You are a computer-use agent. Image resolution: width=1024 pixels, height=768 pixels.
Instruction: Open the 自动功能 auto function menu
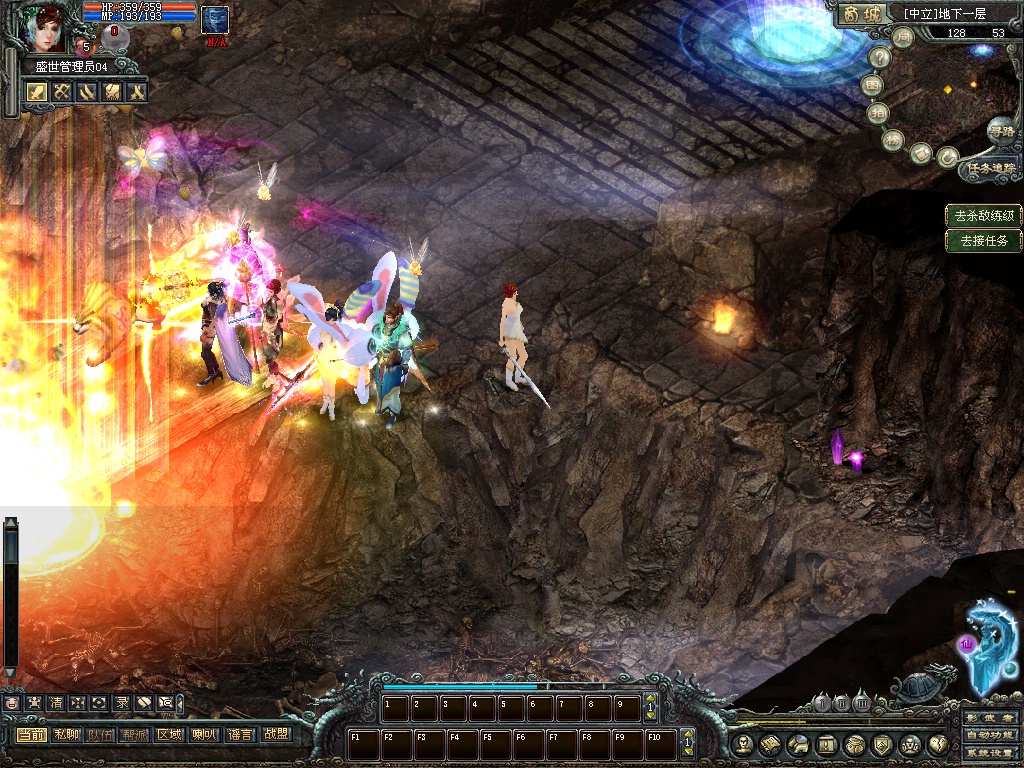pyautogui.click(x=990, y=736)
